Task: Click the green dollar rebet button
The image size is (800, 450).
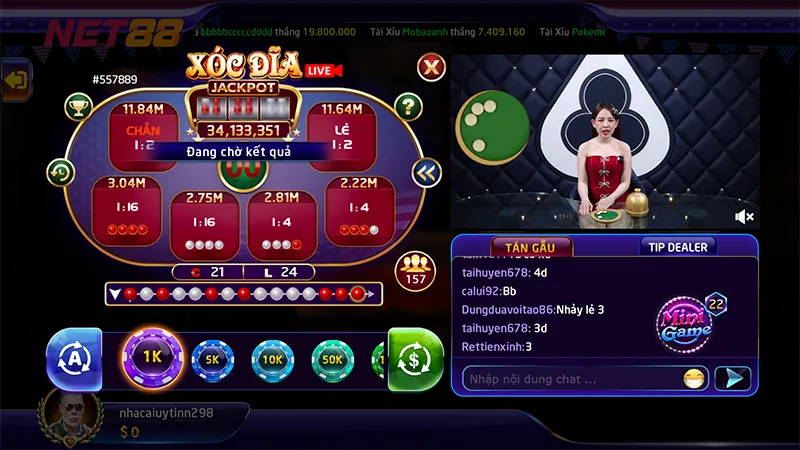Action: click(x=414, y=357)
